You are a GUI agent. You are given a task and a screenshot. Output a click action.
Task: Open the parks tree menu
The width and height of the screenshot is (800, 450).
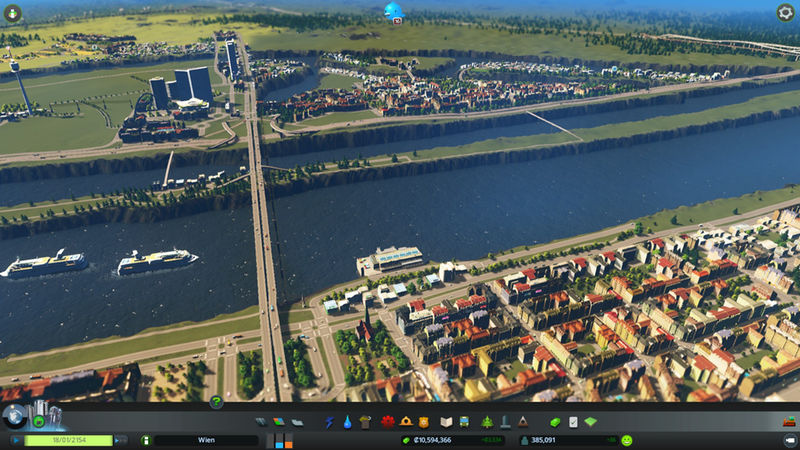pyautogui.click(x=488, y=422)
